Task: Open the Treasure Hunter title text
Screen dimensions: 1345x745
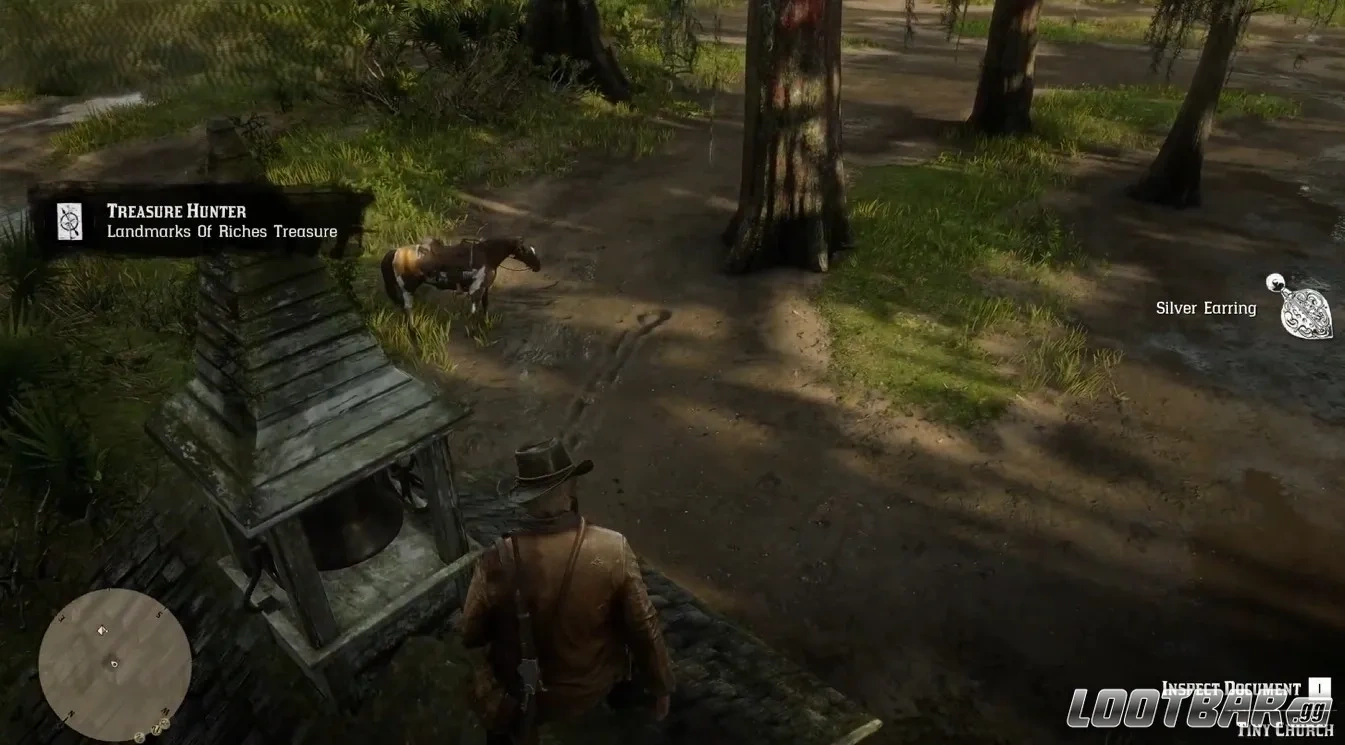Action: click(175, 211)
